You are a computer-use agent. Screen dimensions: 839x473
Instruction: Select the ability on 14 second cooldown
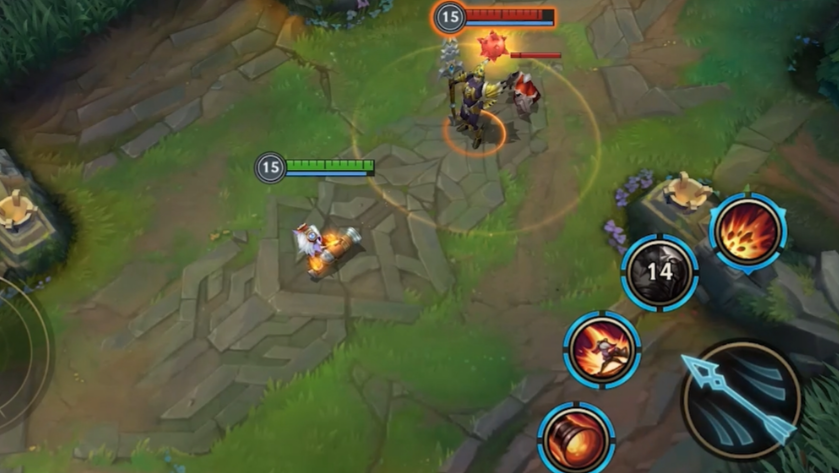pyautogui.click(x=659, y=273)
